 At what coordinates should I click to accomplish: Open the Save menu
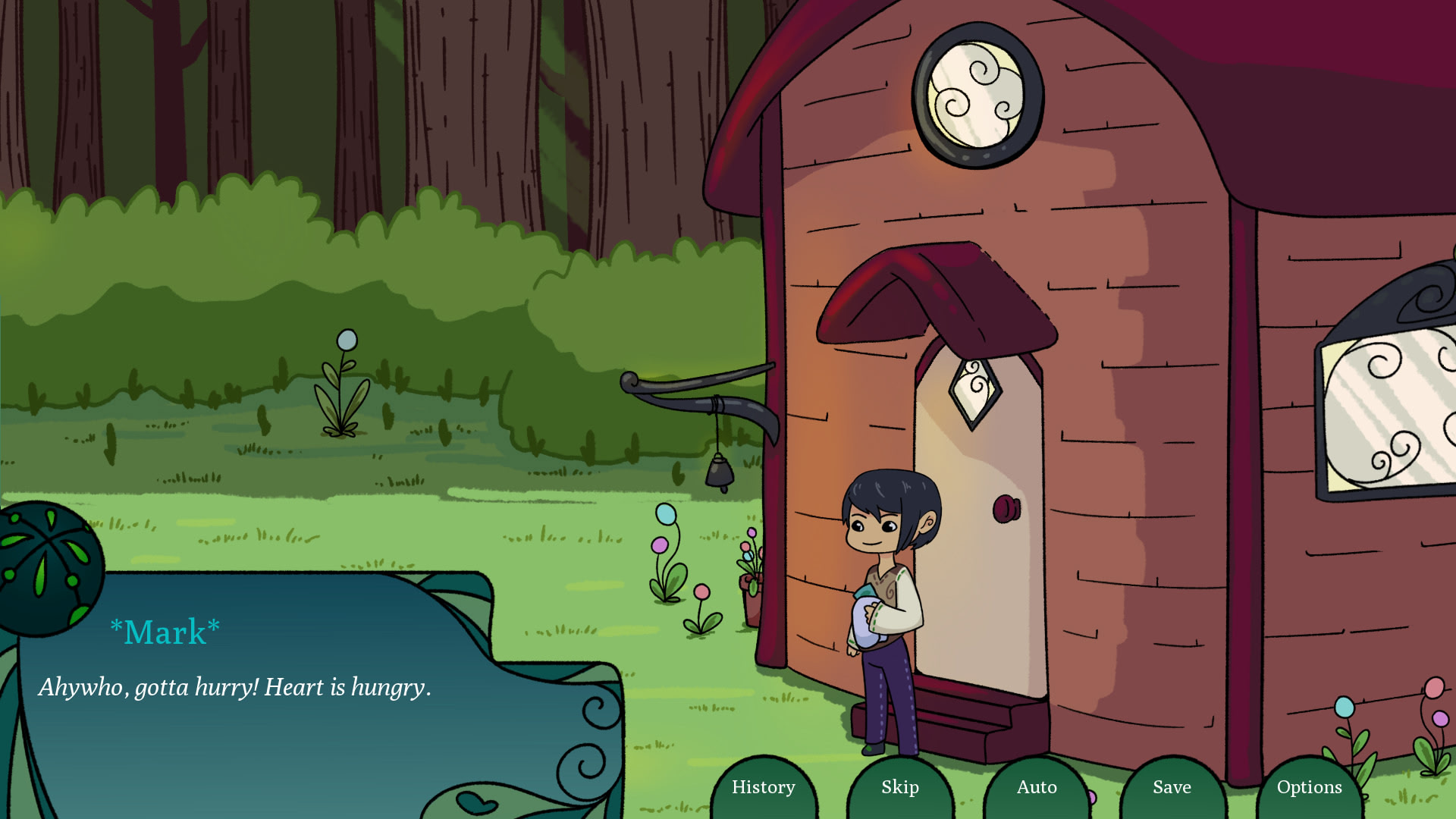(x=1172, y=787)
